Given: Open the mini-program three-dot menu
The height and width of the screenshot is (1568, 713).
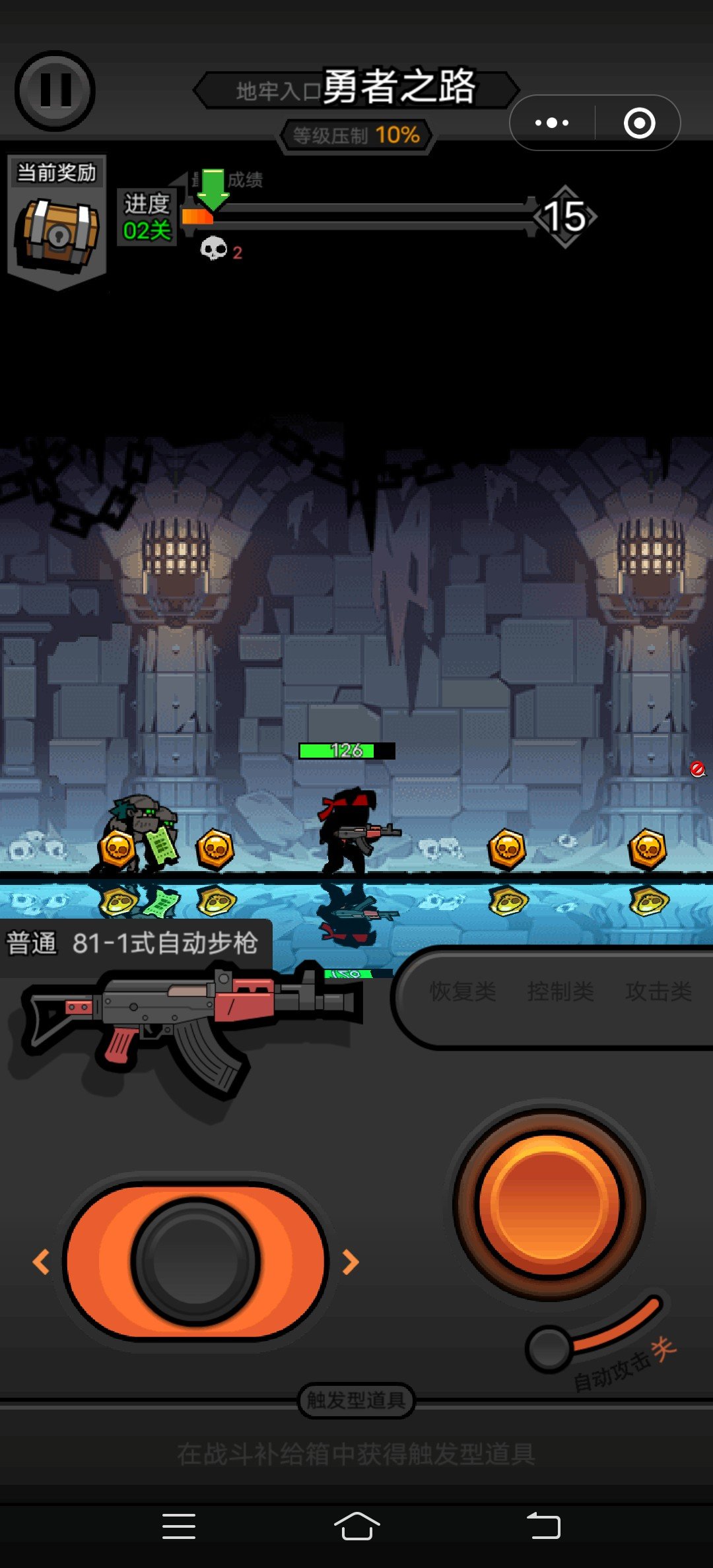Looking at the screenshot, I should (552, 123).
